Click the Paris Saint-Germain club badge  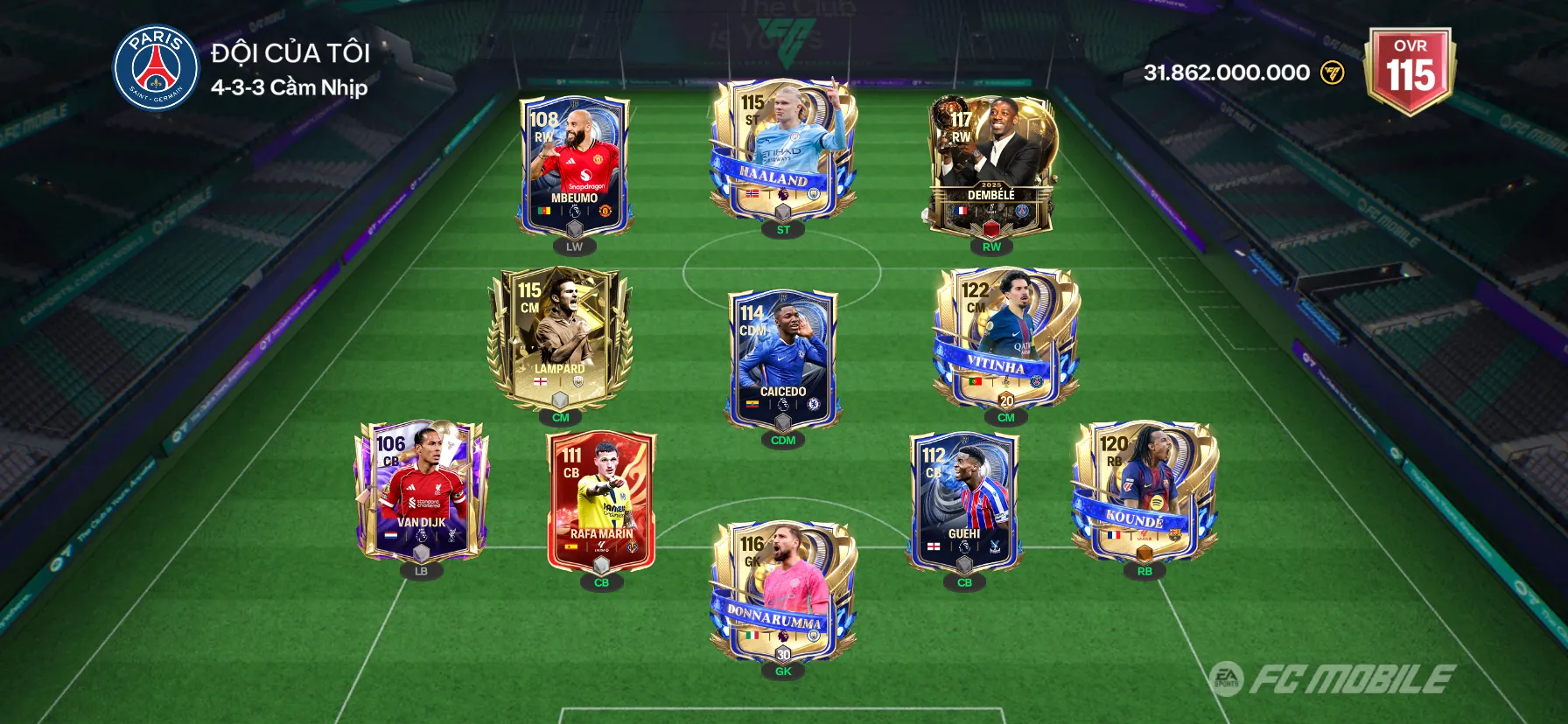tap(157, 67)
